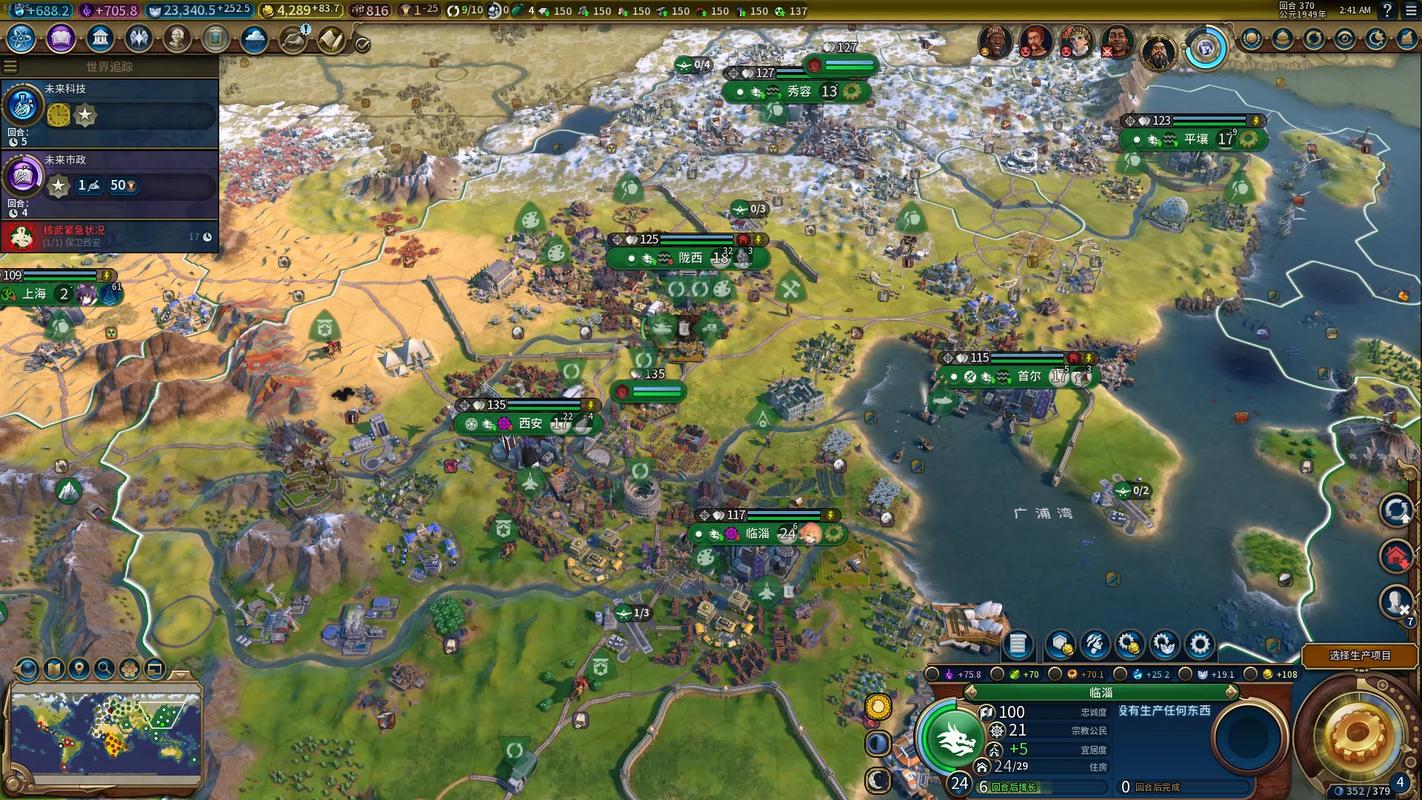The height and width of the screenshot is (800, 1422).
Task: Open the climate cloud icon panel
Action: click(255, 39)
